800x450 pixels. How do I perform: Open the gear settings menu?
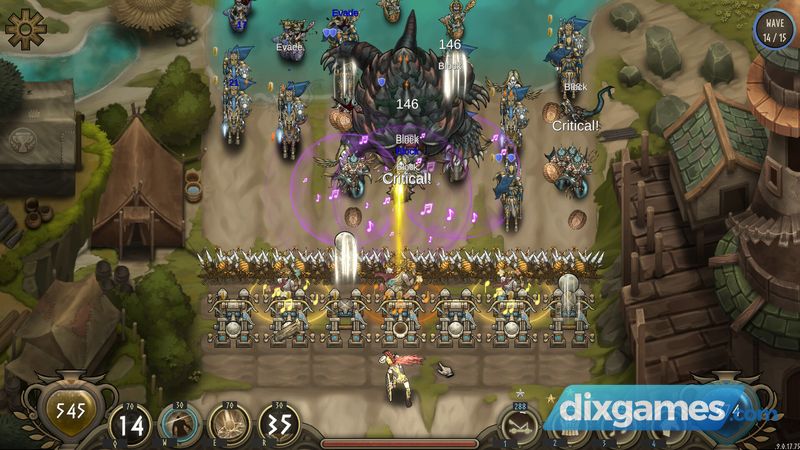tap(26, 30)
